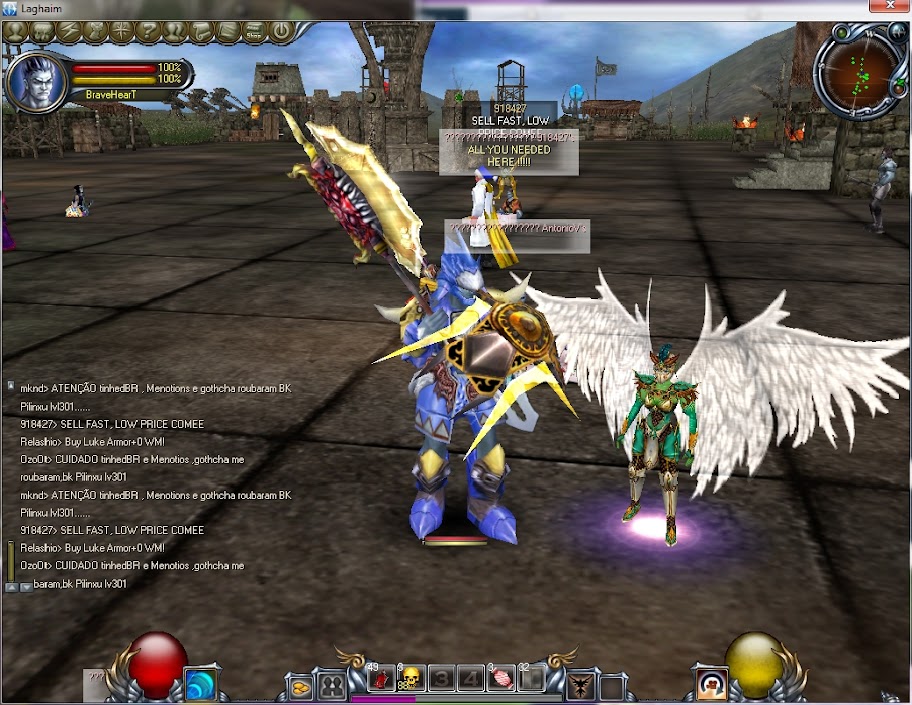912x705 pixels.
Task: Click the green orb on minimap frame
Action: pos(841,33)
